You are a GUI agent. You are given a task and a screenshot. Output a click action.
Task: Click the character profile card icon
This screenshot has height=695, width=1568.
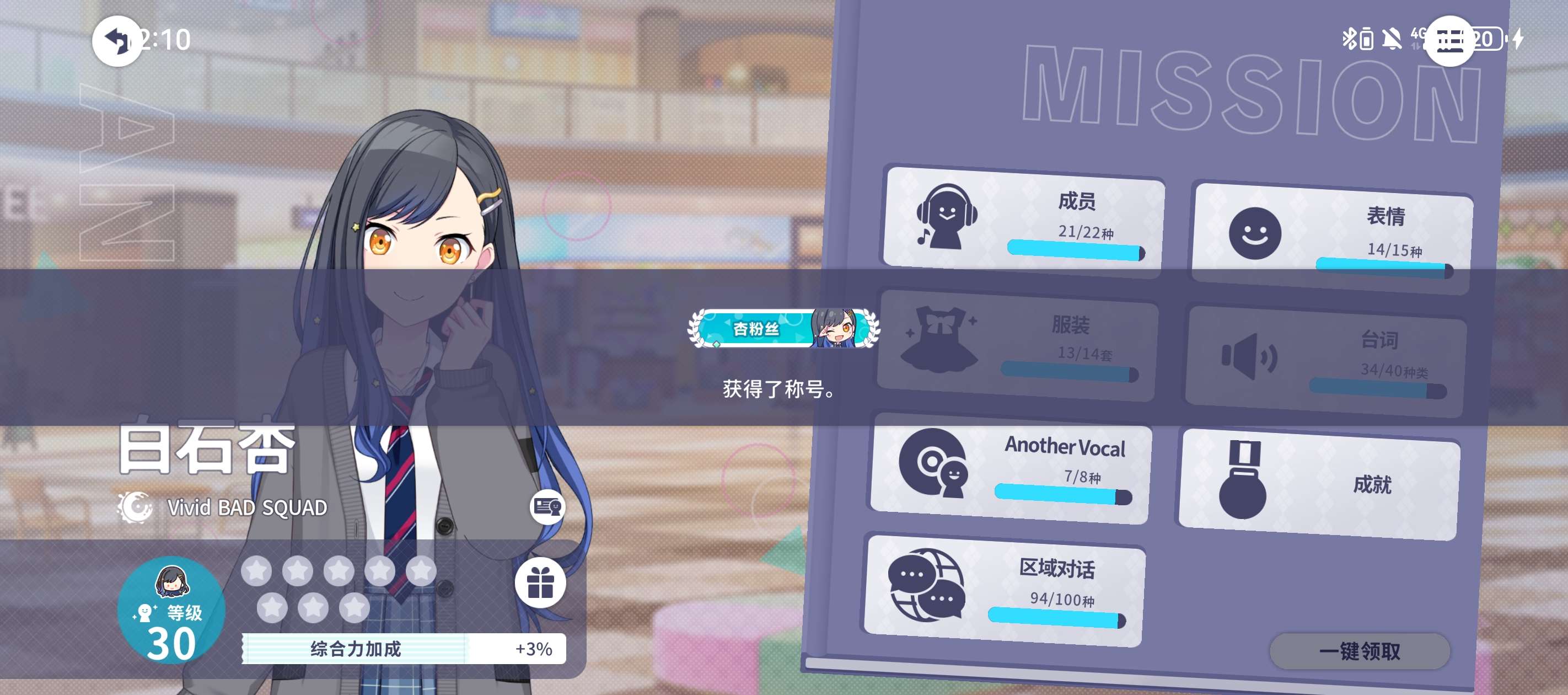coord(547,507)
